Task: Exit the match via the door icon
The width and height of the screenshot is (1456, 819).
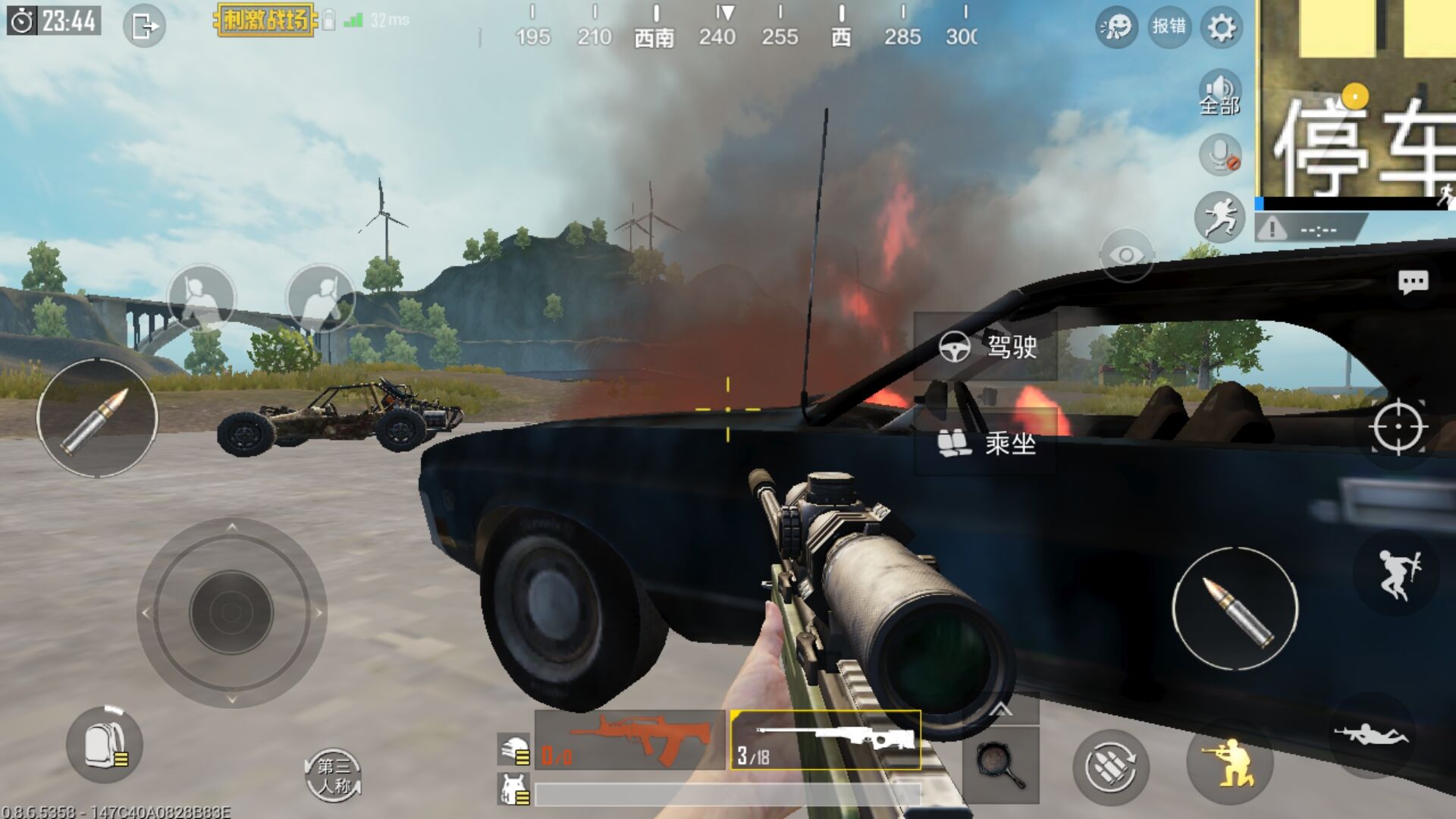Action: pyautogui.click(x=144, y=27)
